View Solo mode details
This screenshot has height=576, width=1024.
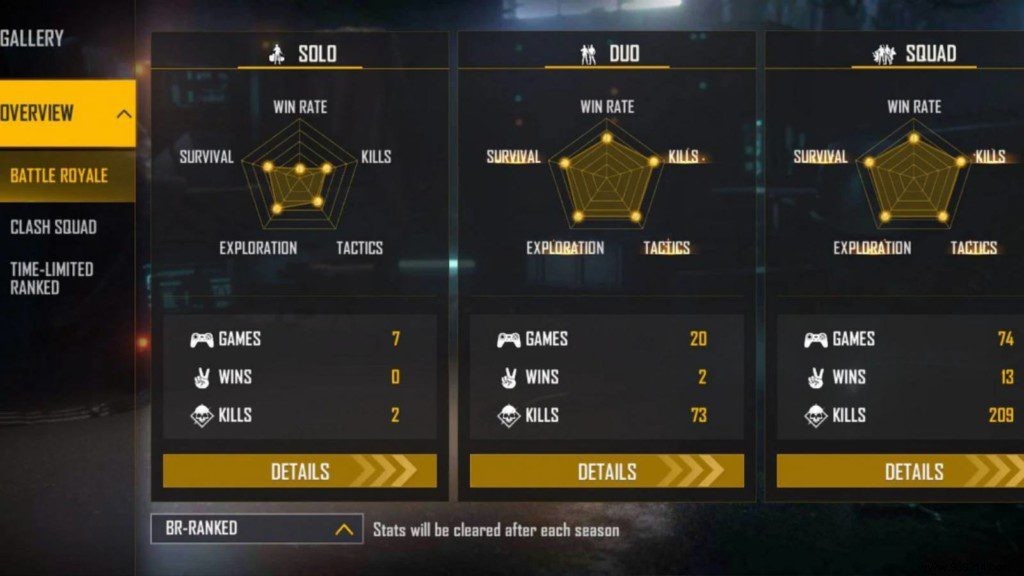300,471
